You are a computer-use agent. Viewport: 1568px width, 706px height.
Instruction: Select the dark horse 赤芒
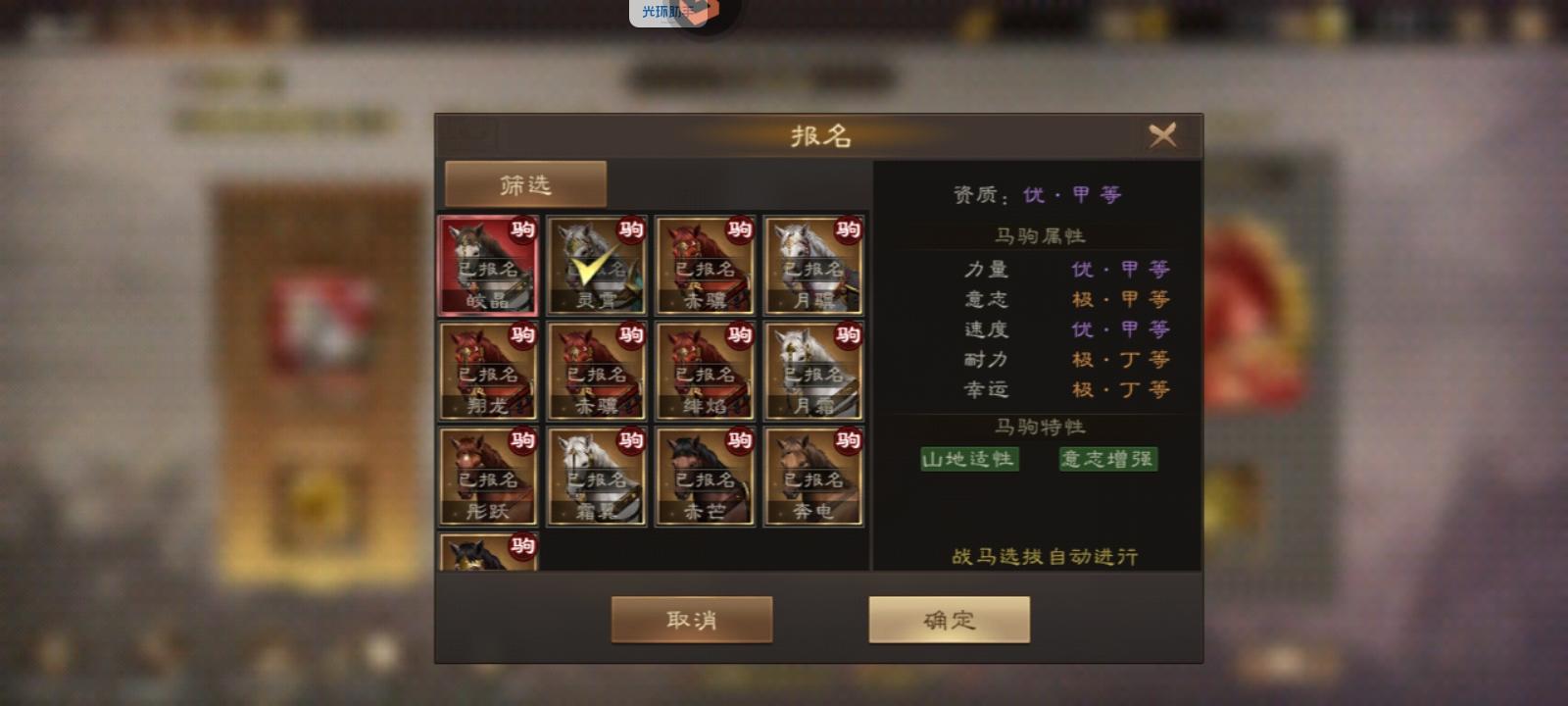coord(706,478)
